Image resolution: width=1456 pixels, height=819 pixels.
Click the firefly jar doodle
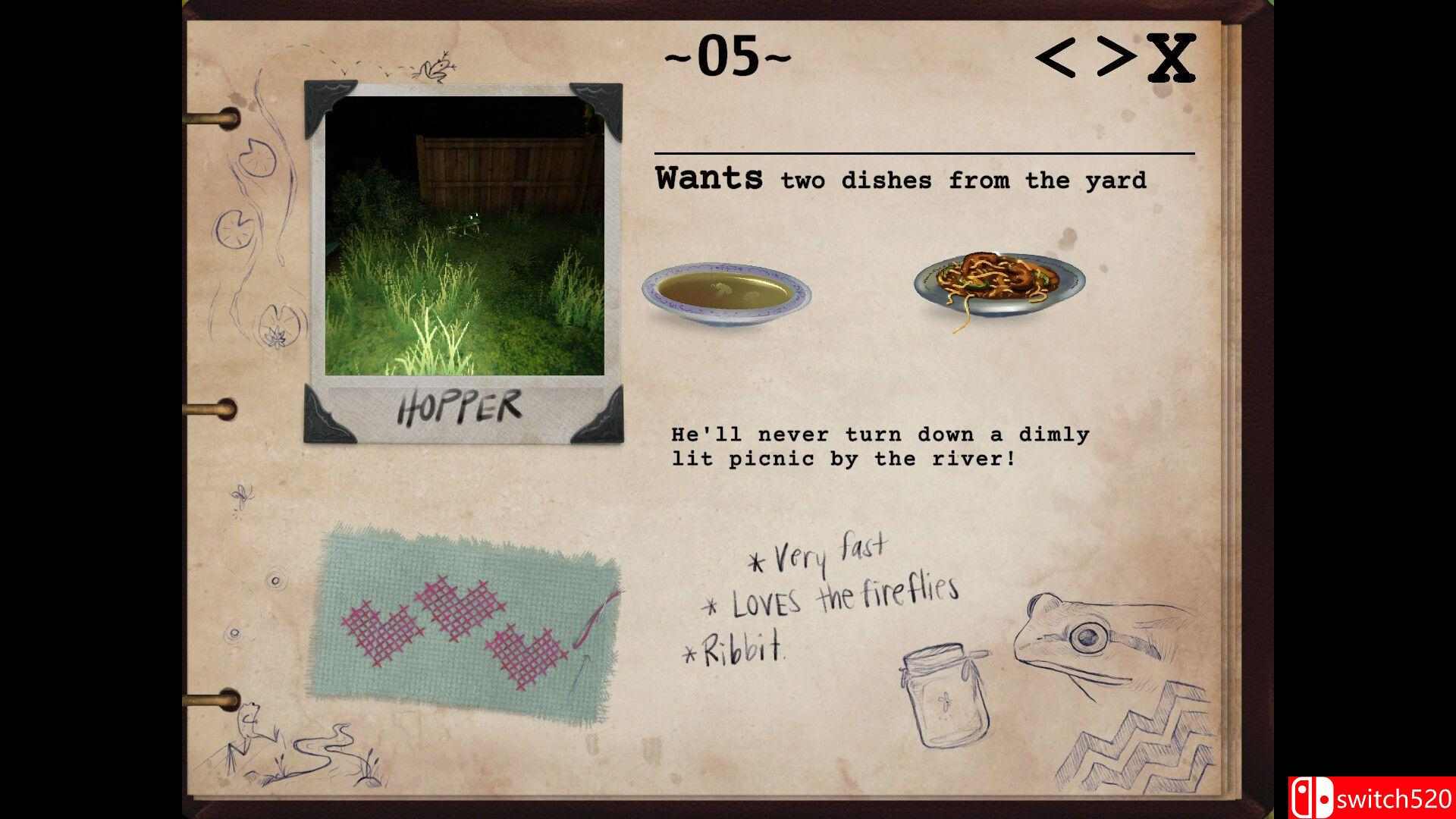[x=946, y=698]
